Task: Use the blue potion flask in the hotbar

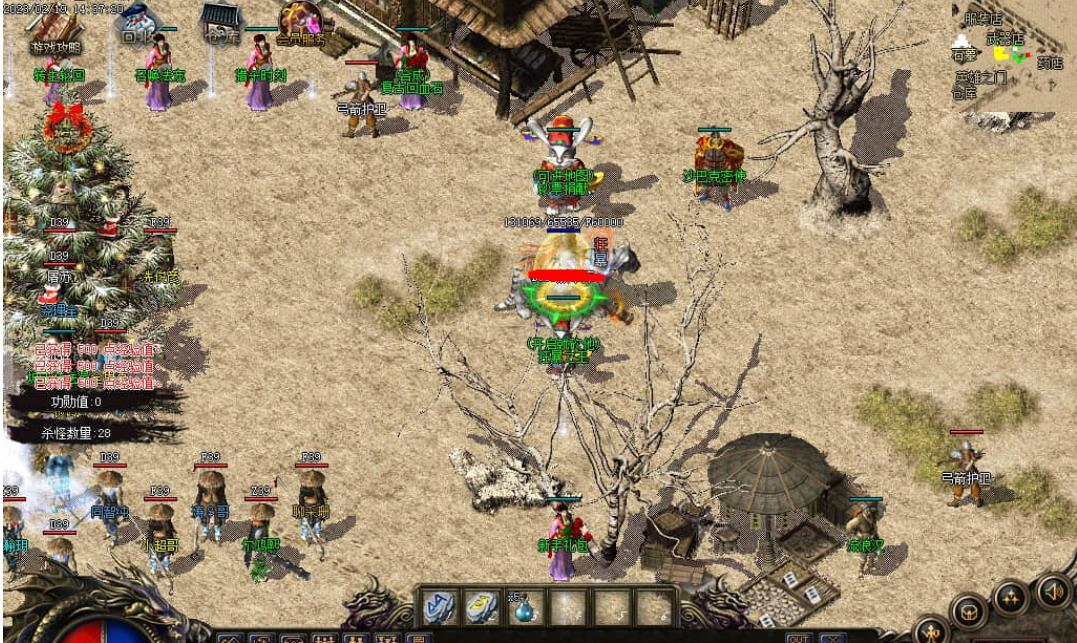Action: tap(524, 608)
